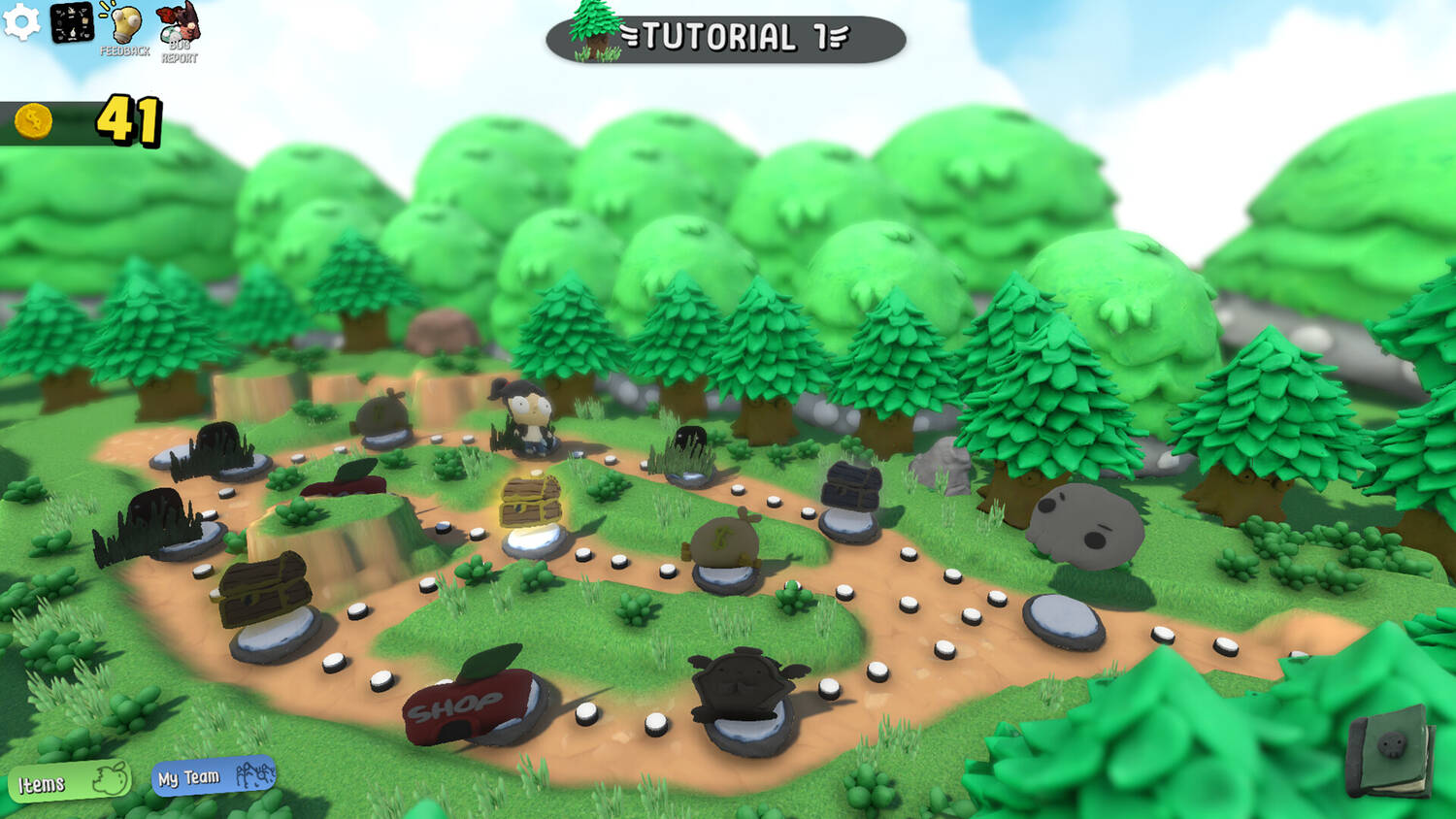Viewport: 1456px width, 819px height.
Task: Open the Feedback lightbulb button
Action: (124, 29)
